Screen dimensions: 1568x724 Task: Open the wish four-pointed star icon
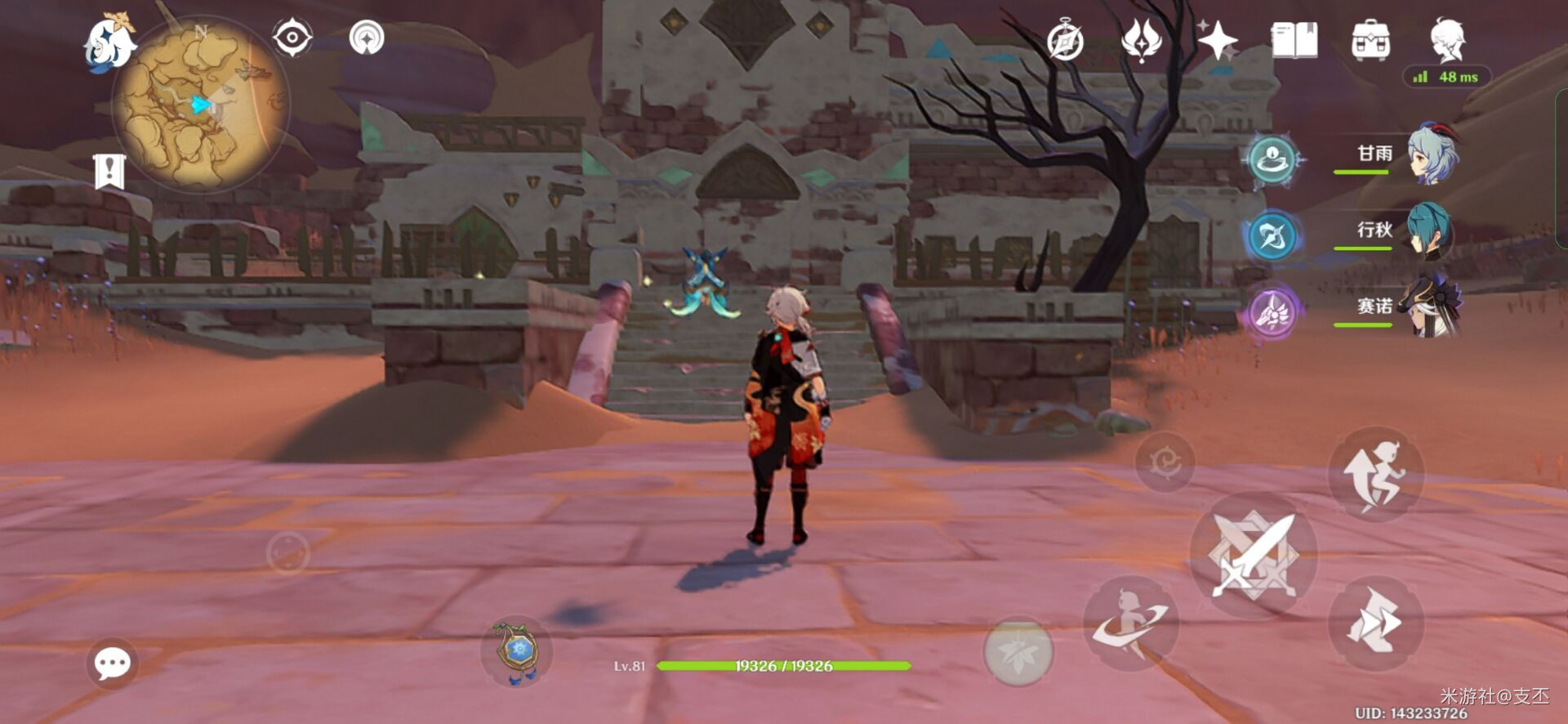[1217, 40]
